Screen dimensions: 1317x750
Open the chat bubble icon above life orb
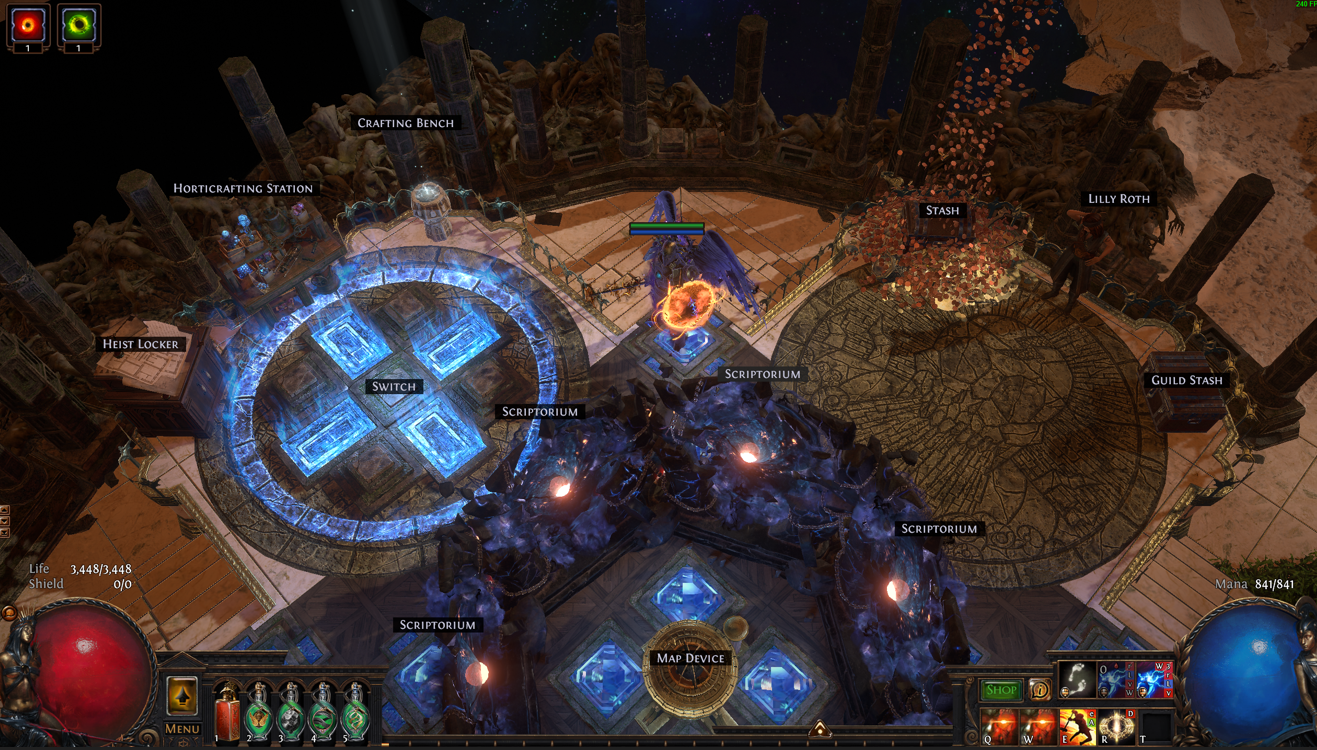click(9, 612)
